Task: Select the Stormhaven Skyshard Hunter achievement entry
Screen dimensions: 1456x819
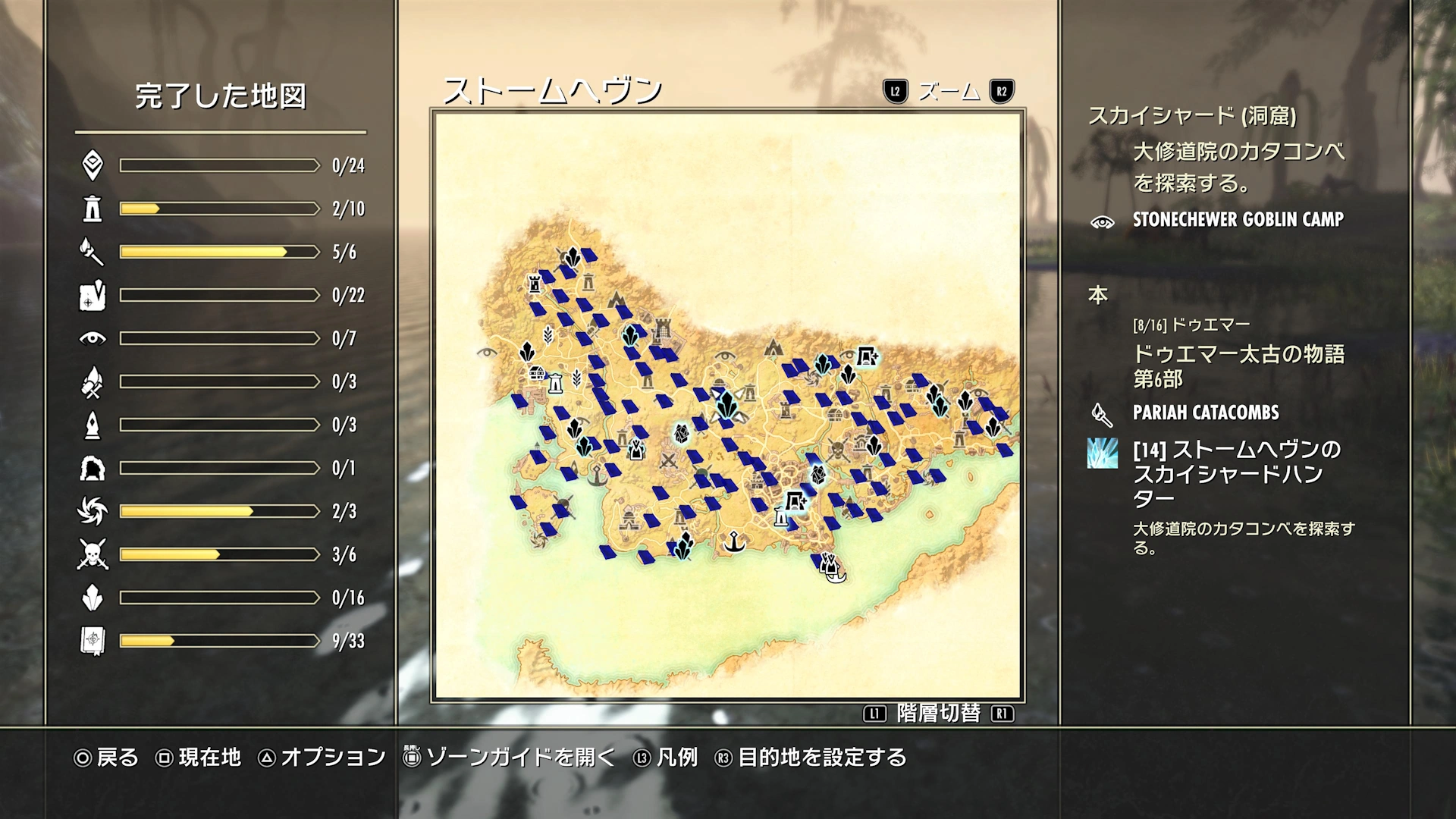Action: tap(1236, 473)
